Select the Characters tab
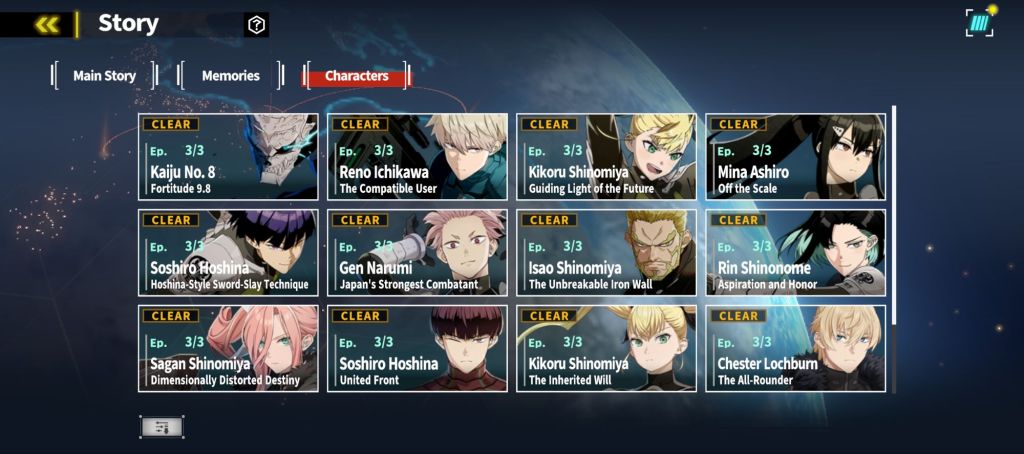The image size is (1024, 454). click(357, 76)
